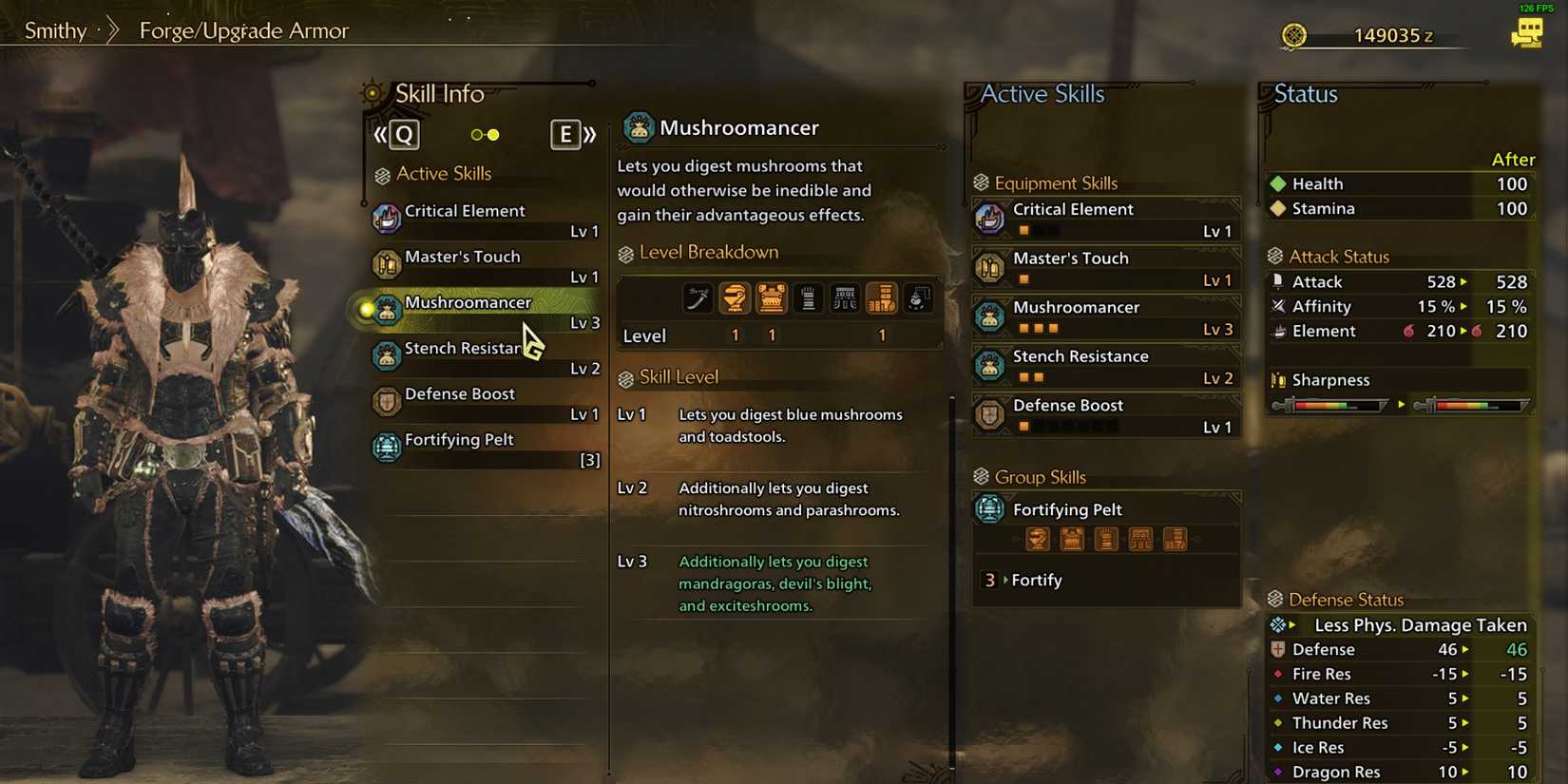
Task: Open the Smithy breadcrumb menu
Action: (57, 29)
